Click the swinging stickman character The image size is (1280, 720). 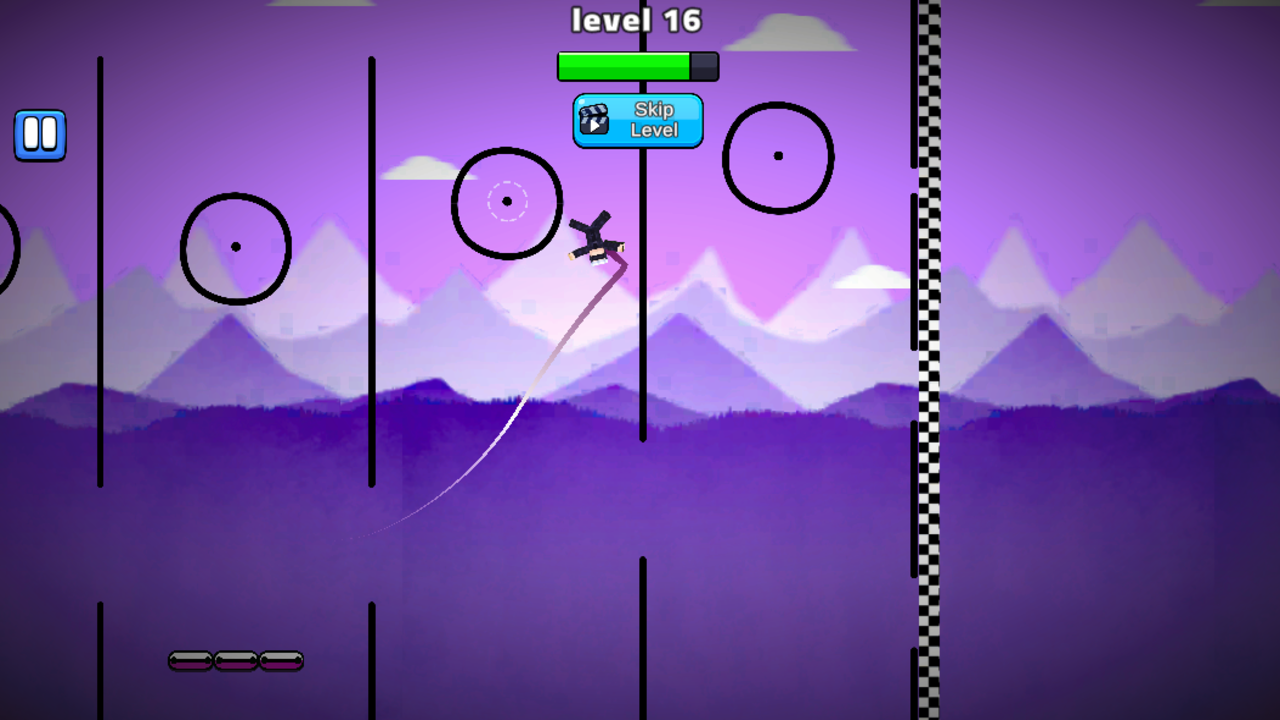pos(597,238)
